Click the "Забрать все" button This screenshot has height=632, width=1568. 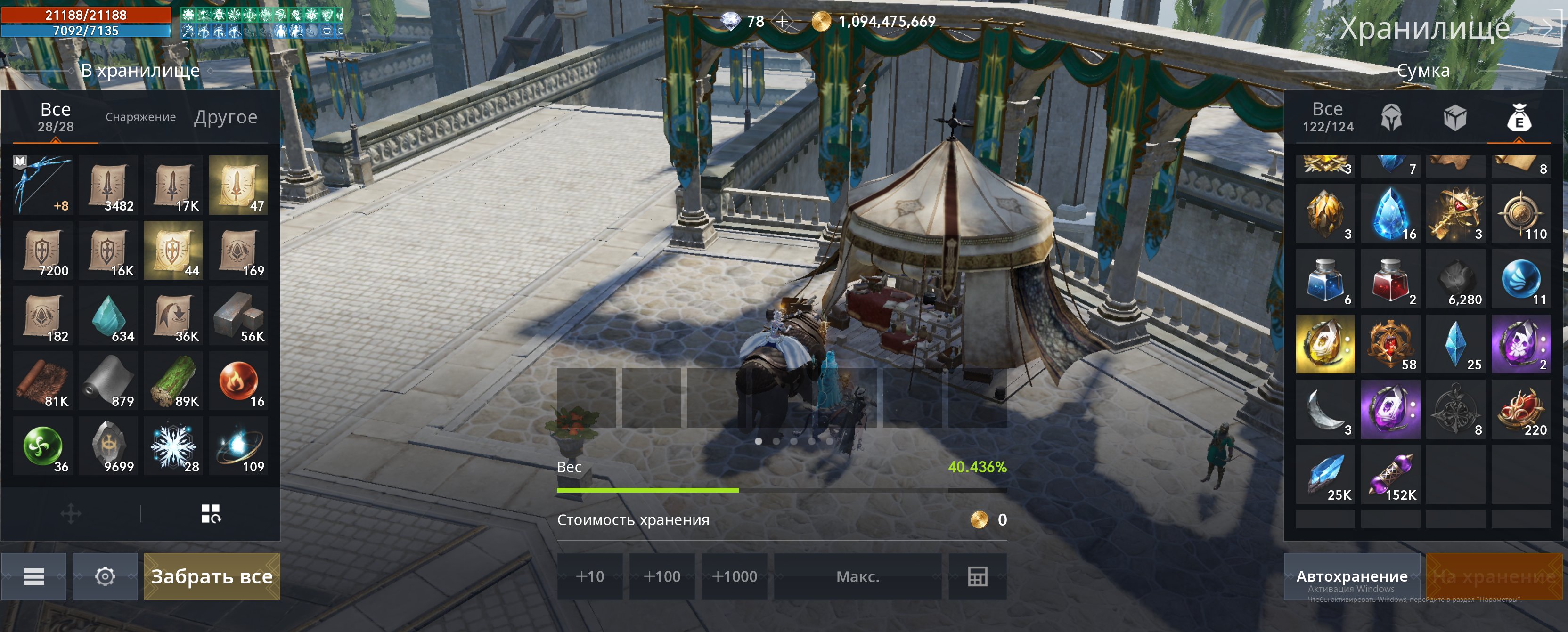pos(211,576)
